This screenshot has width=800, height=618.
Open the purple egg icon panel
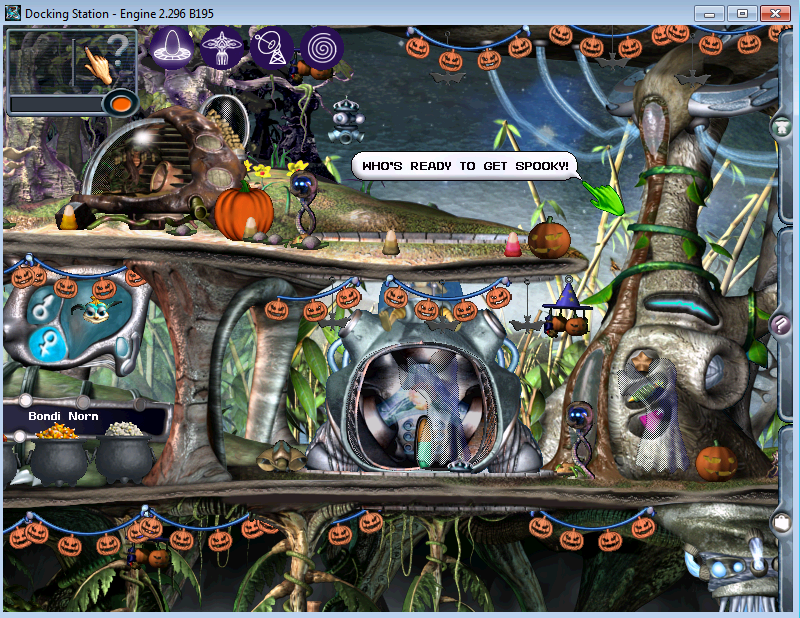171,47
